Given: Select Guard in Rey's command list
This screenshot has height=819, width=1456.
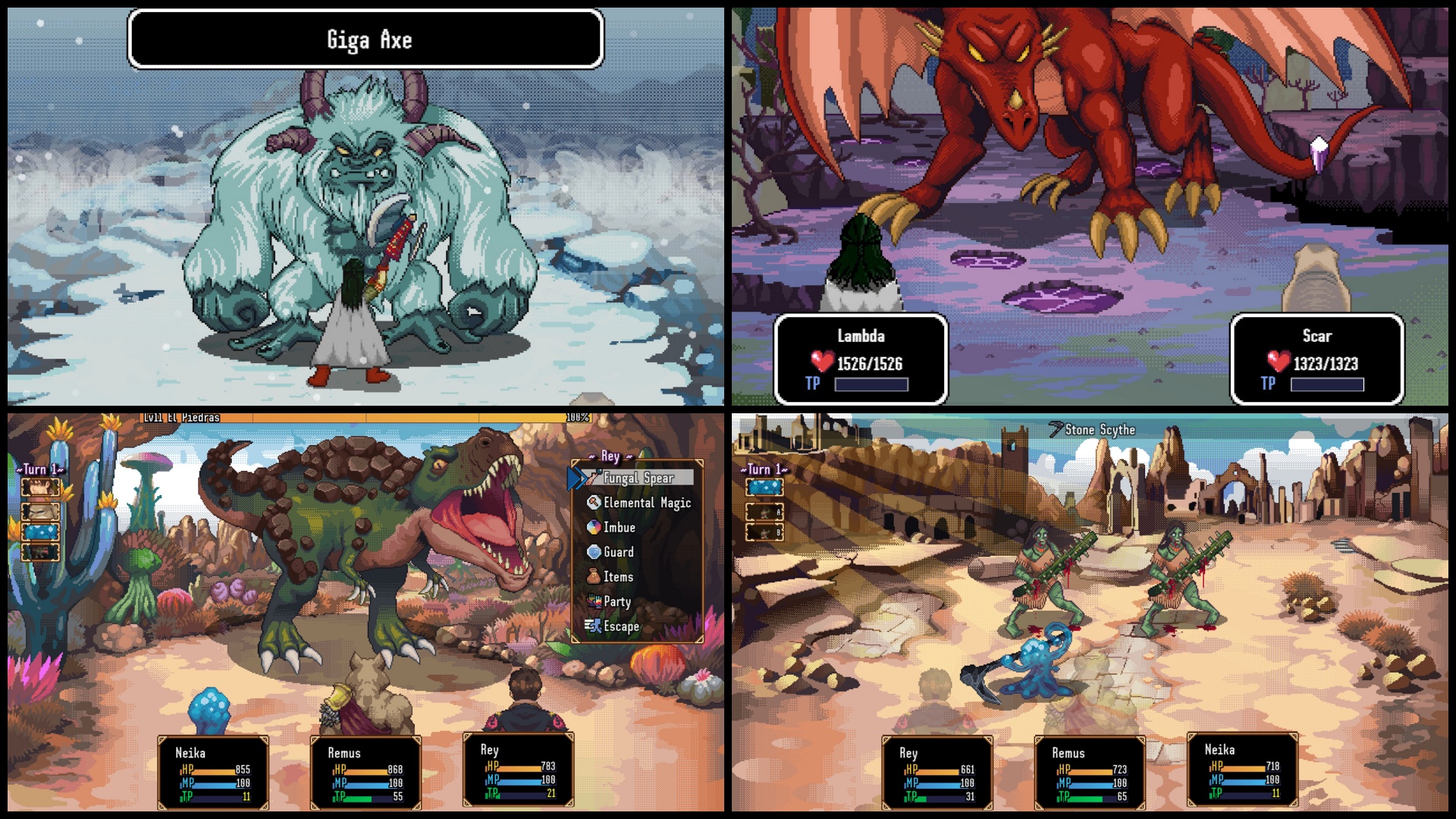Looking at the screenshot, I should pyautogui.click(x=618, y=552).
